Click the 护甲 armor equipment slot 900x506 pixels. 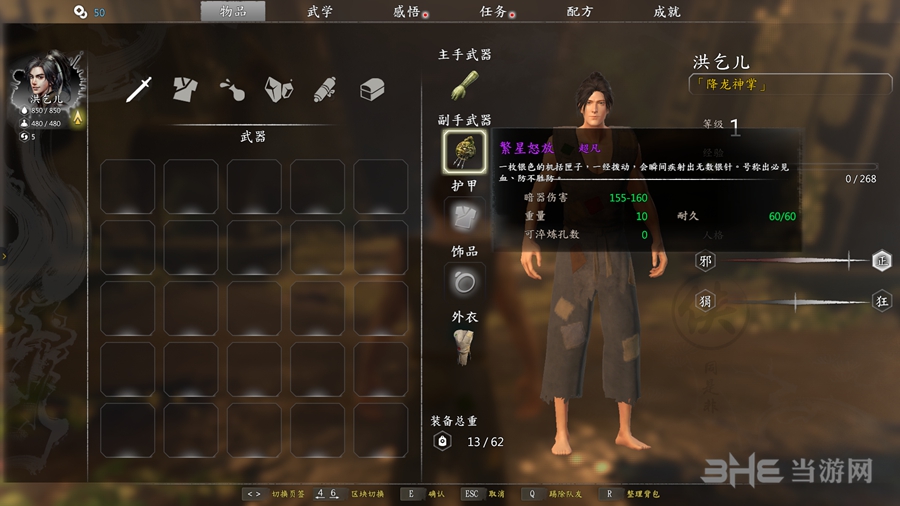[465, 216]
